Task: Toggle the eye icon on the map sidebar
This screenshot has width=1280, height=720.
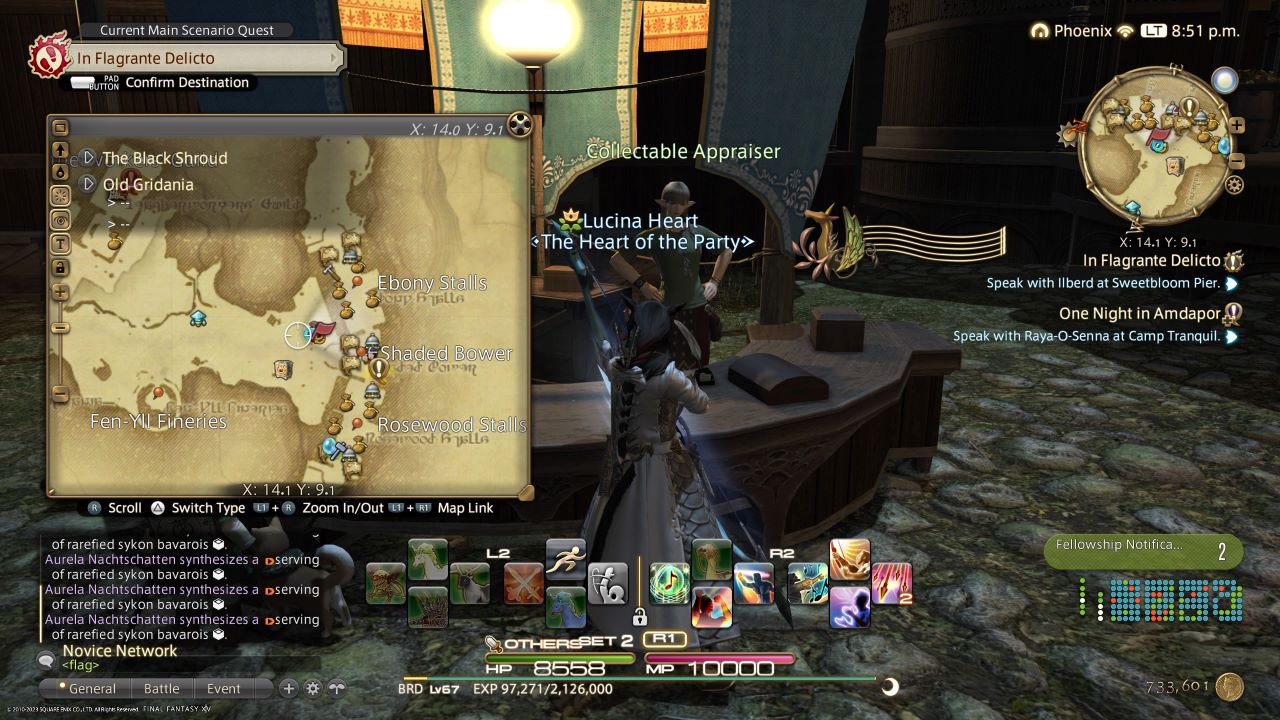Action: [60, 220]
